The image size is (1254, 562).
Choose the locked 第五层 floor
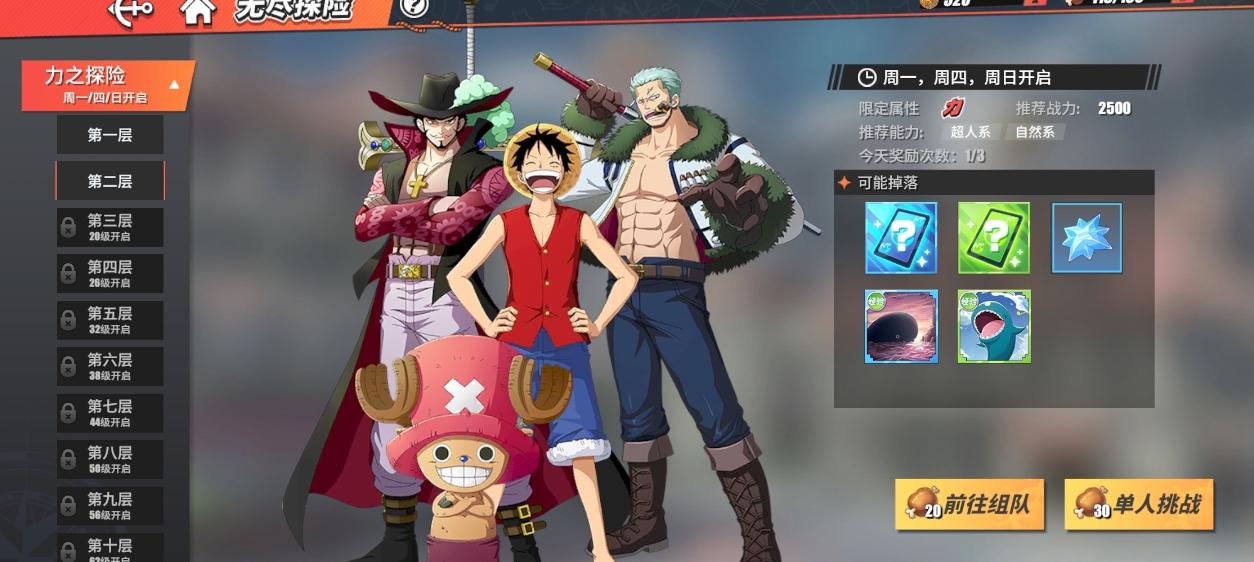[x=110, y=320]
